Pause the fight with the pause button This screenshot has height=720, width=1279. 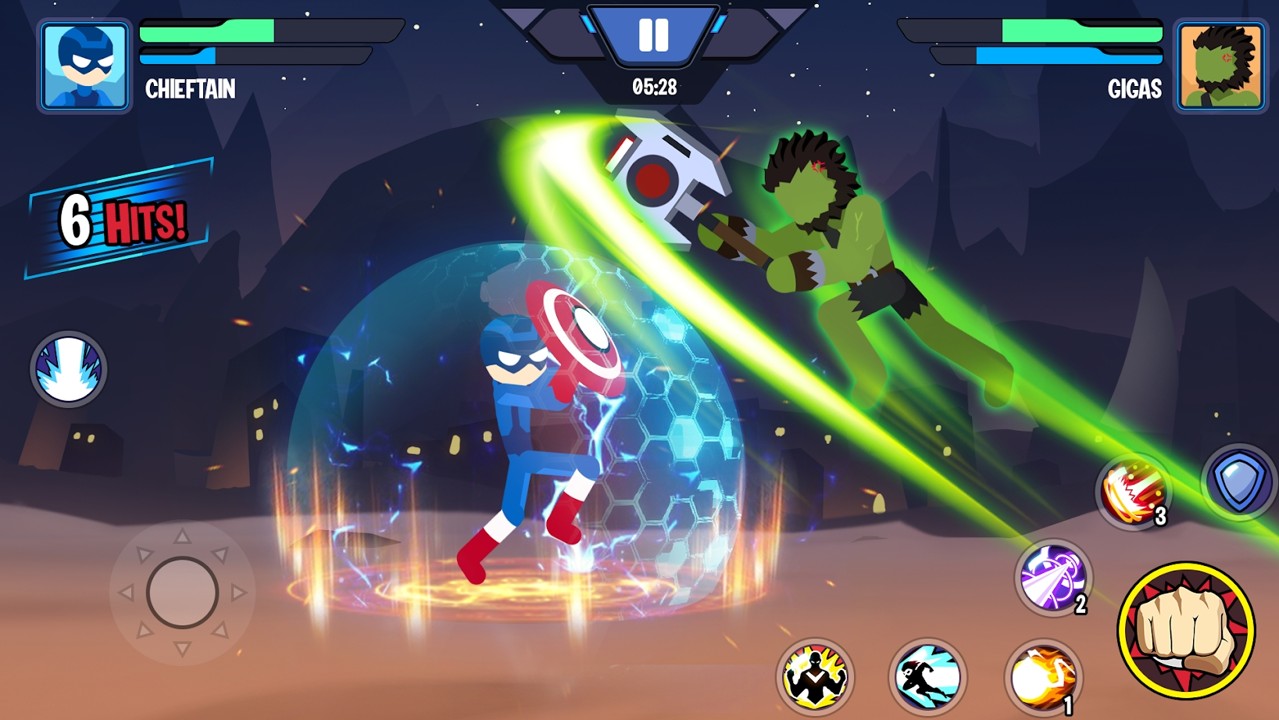coord(653,36)
